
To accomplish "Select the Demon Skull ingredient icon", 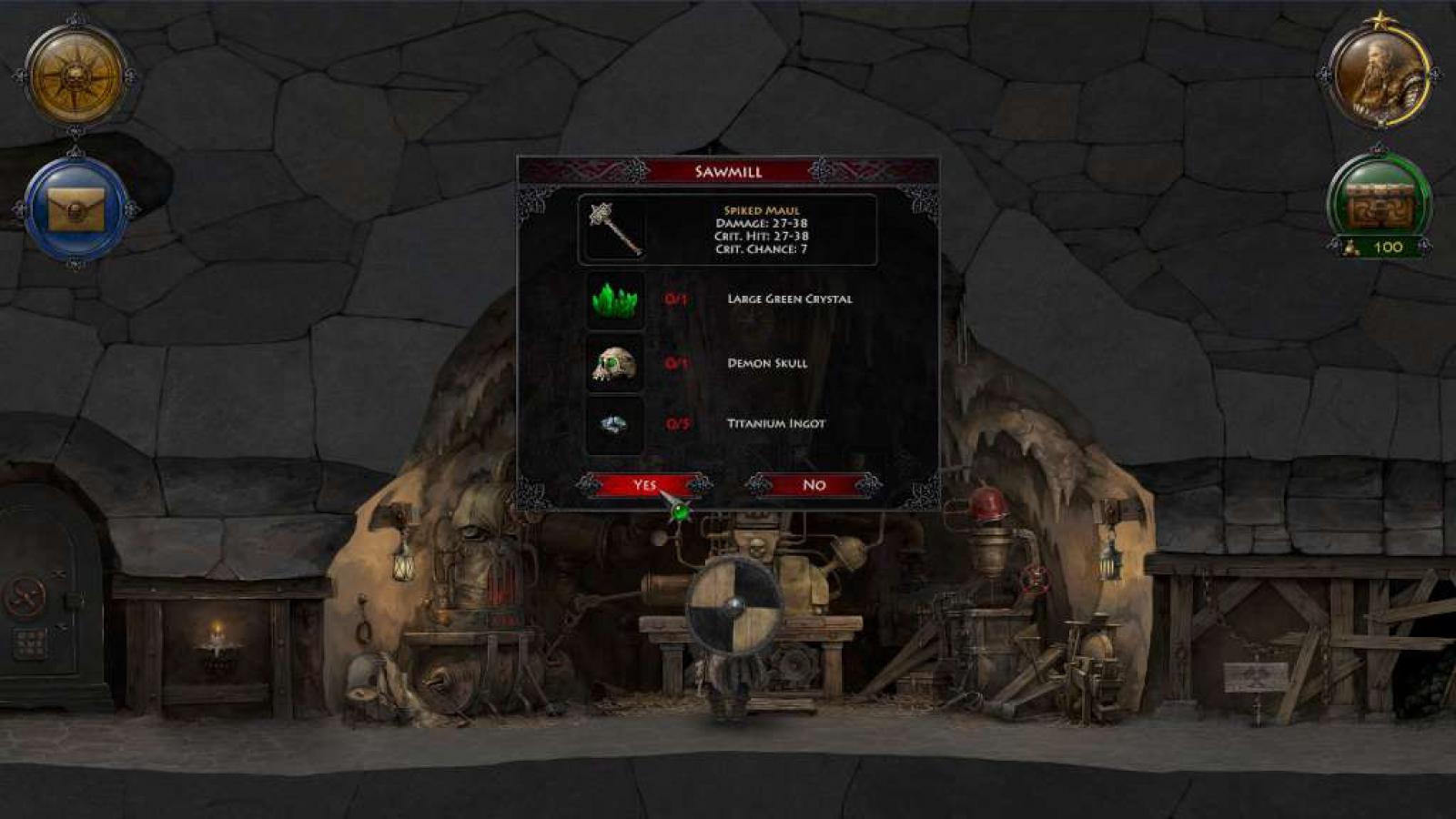I will 615,363.
